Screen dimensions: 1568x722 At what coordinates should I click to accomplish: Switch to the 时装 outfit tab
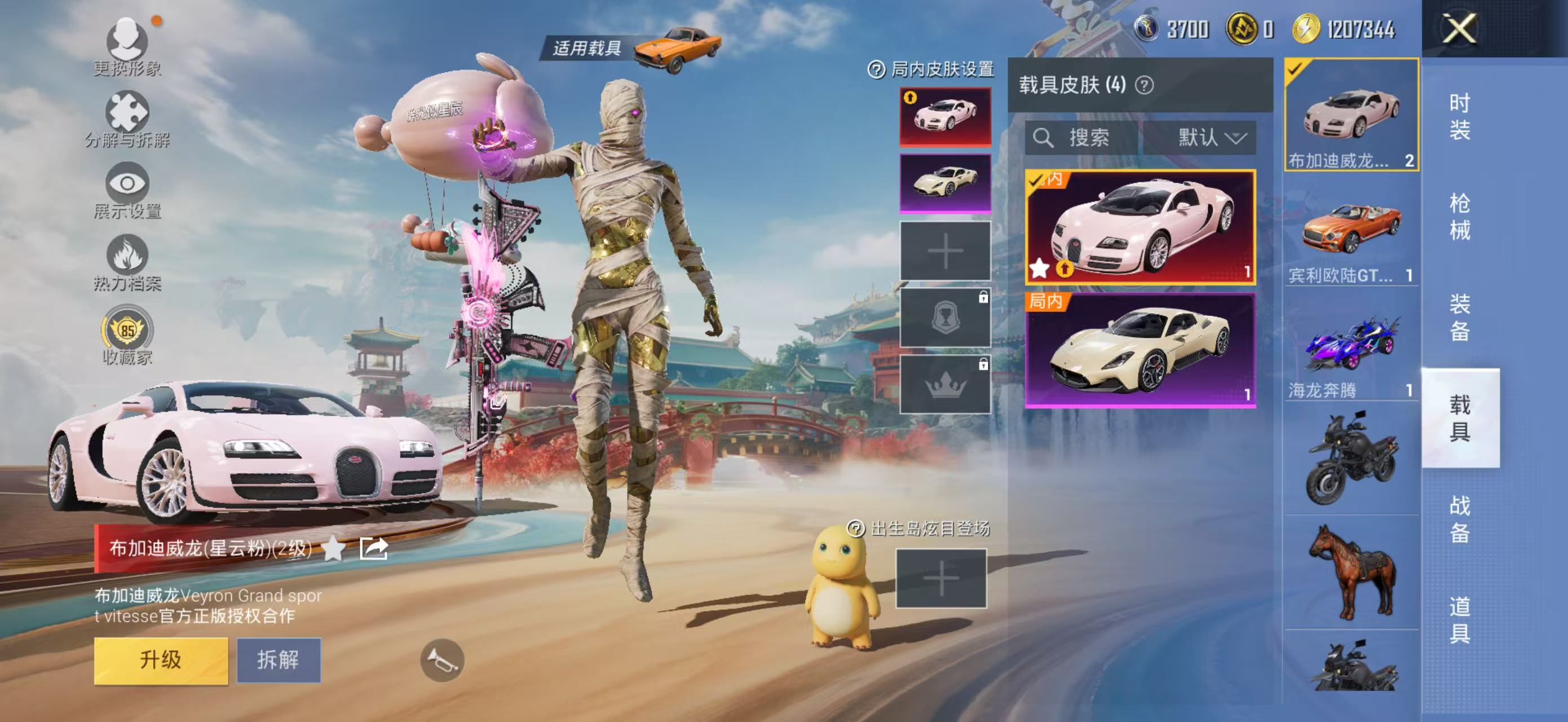[1460, 117]
